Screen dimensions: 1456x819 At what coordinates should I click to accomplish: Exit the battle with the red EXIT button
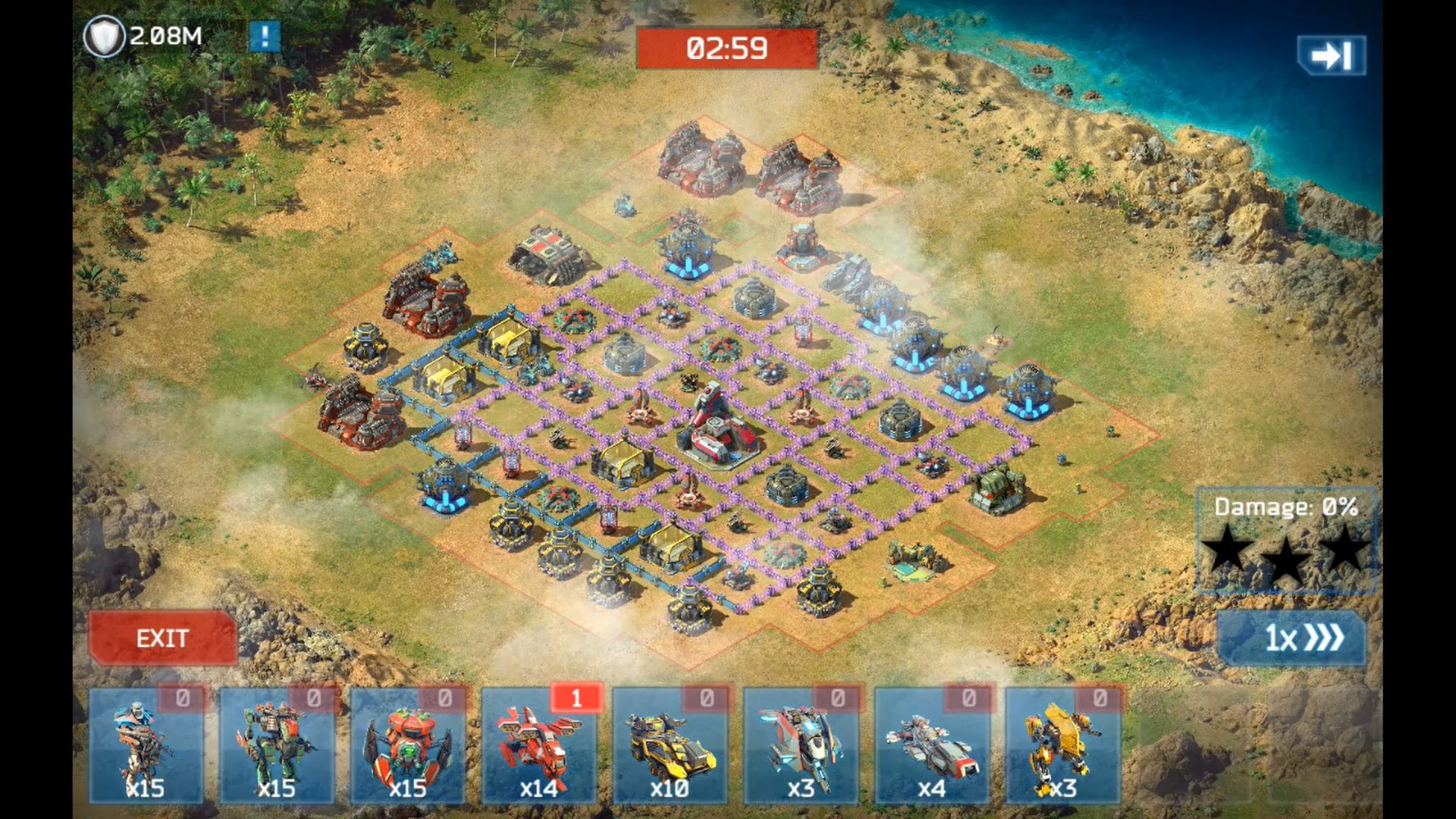pos(162,639)
